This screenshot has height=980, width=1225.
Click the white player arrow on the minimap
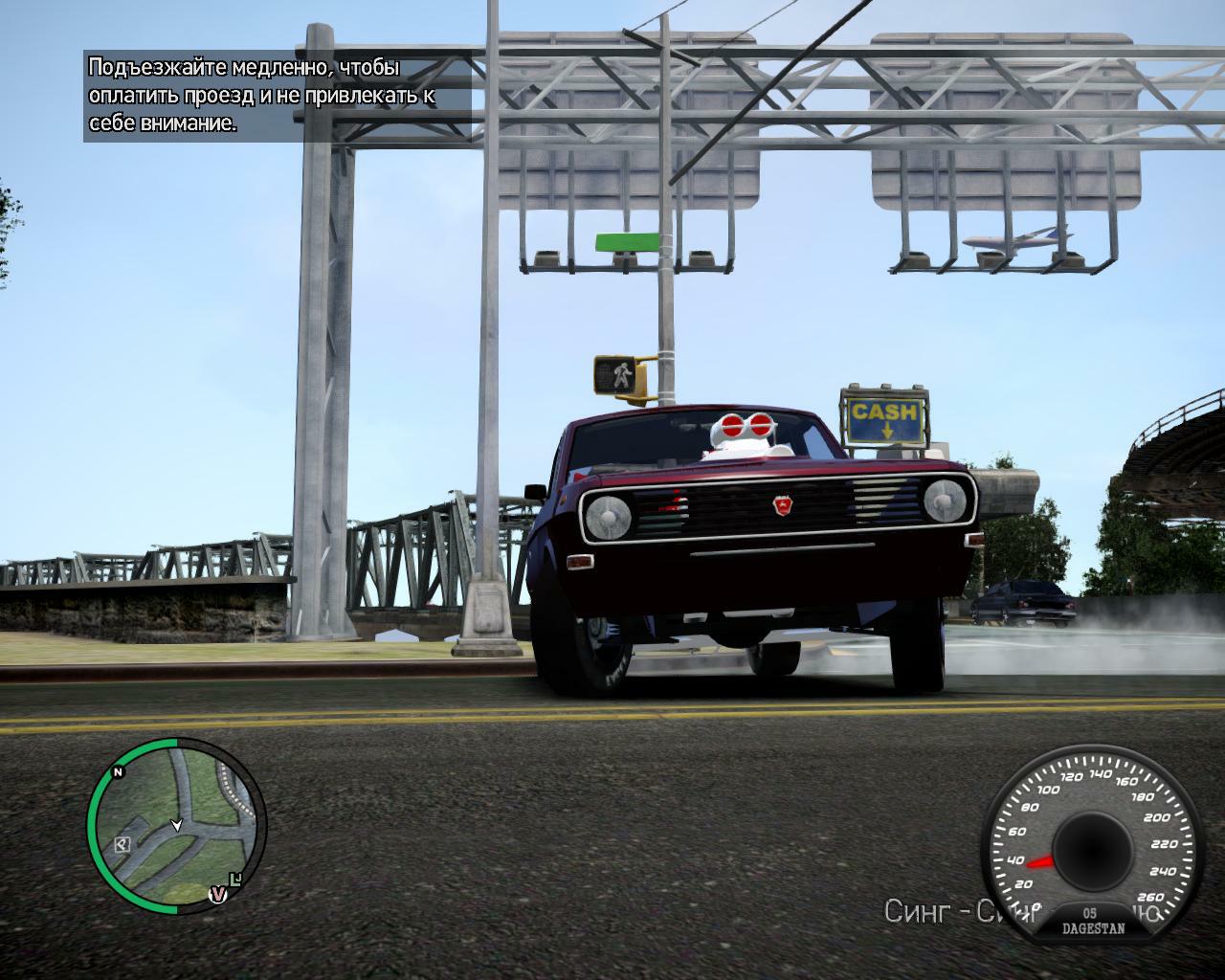[176, 824]
